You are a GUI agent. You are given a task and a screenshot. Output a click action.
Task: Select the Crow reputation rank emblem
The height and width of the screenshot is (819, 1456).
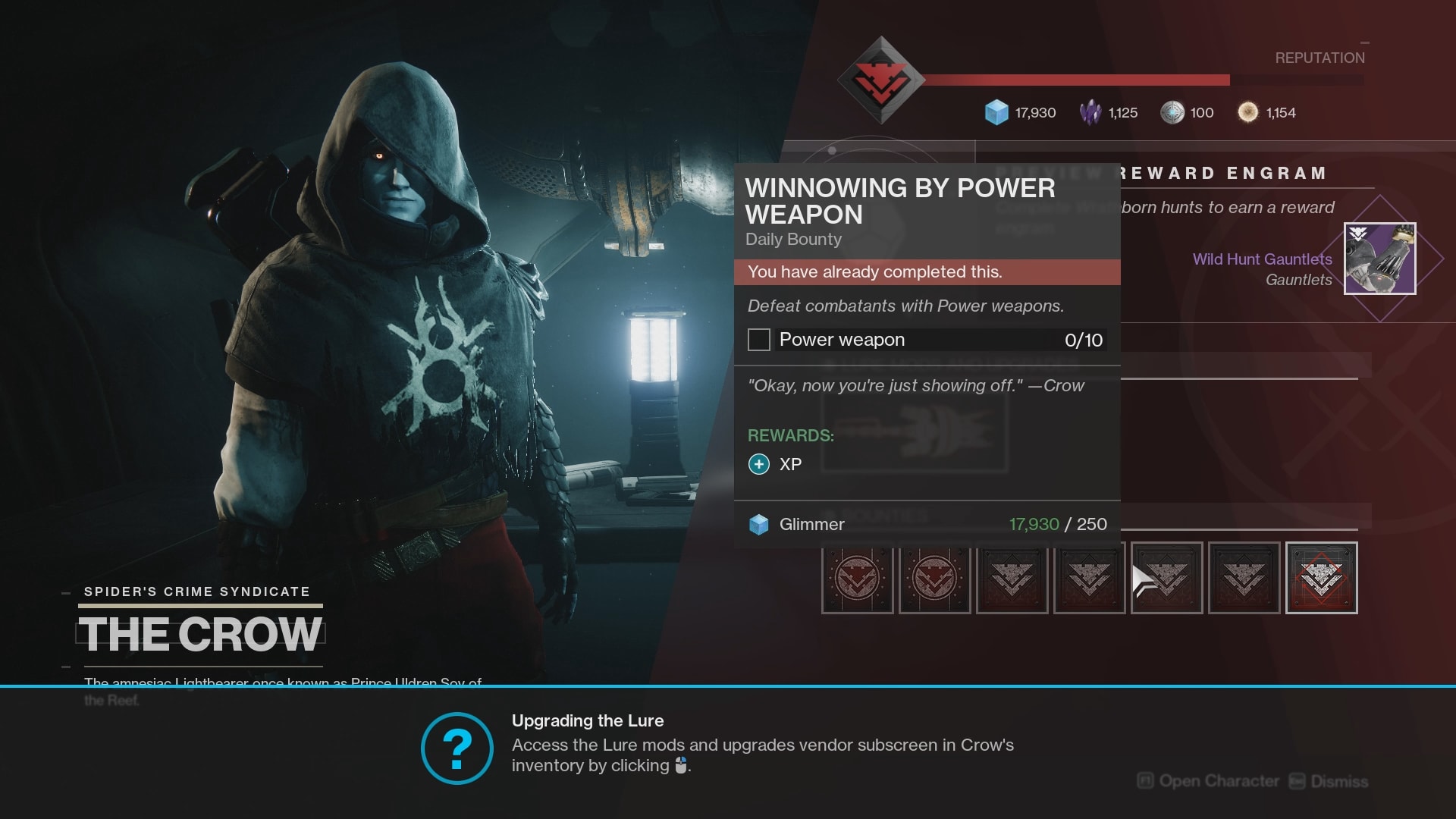880,80
